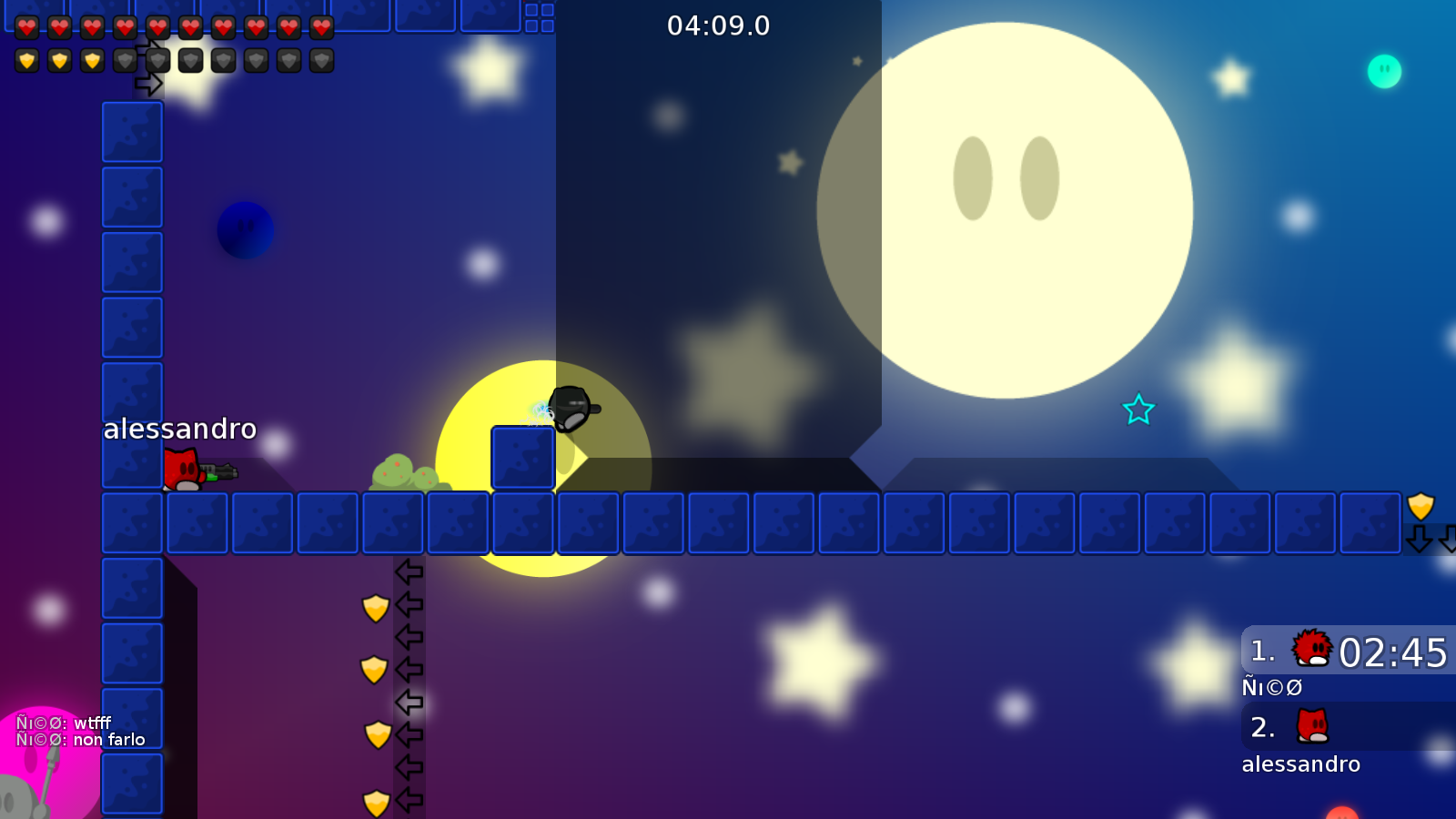Click the 04:09.0 race timer display
Image resolution: width=1456 pixels, height=819 pixels.
pyautogui.click(x=717, y=25)
